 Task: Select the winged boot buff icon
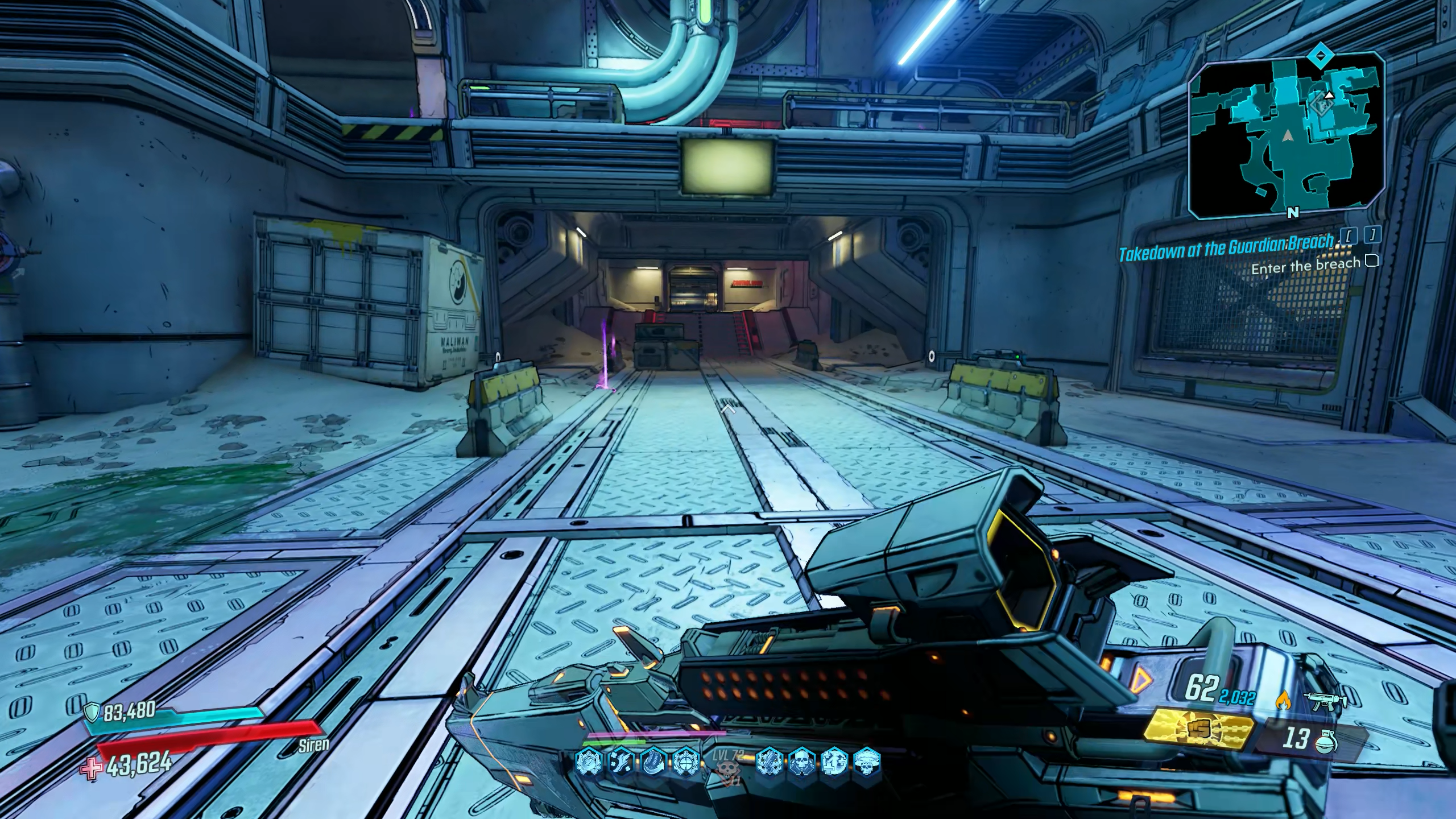point(620,761)
